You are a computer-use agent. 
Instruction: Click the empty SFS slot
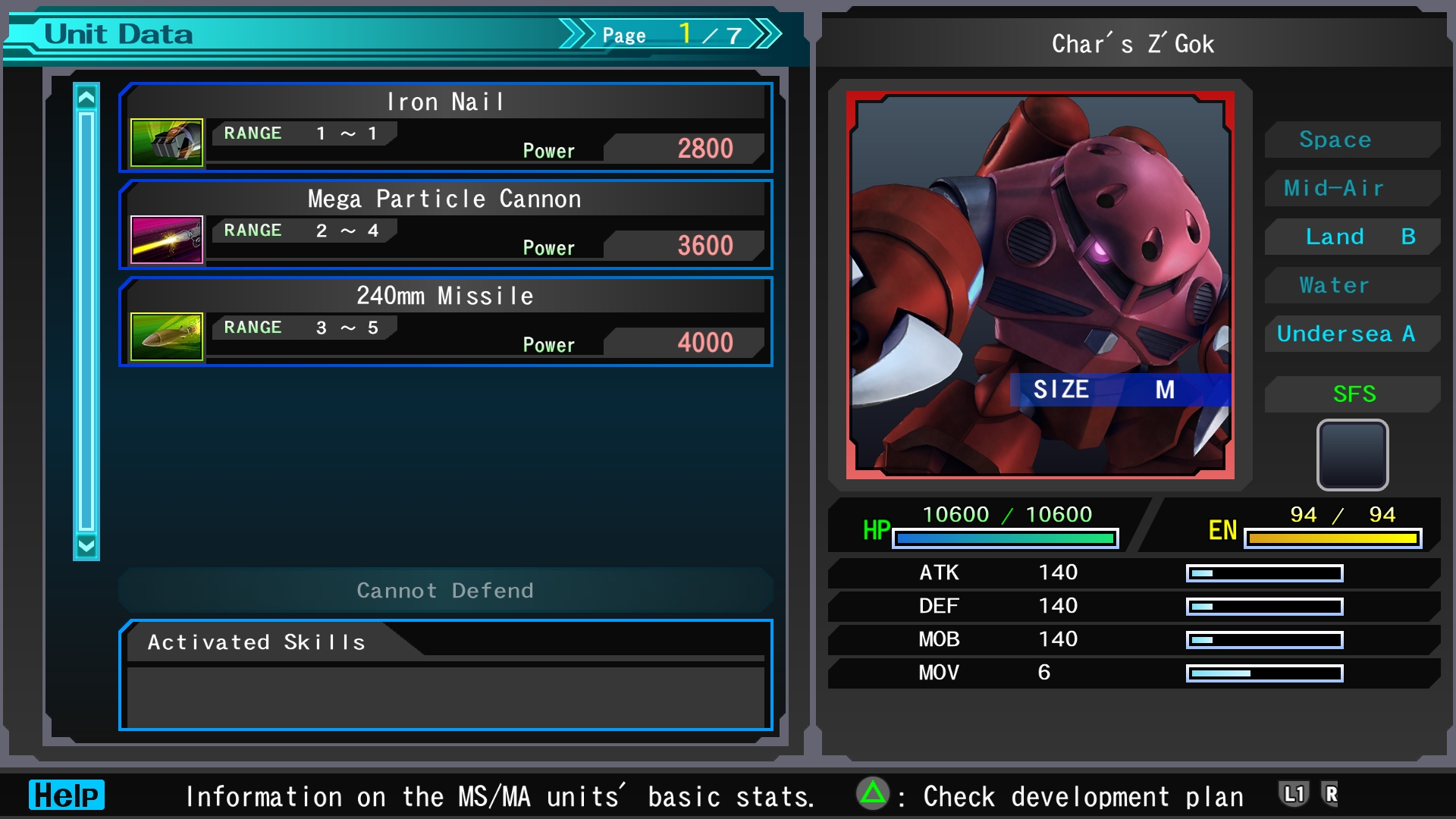[x=1352, y=455]
